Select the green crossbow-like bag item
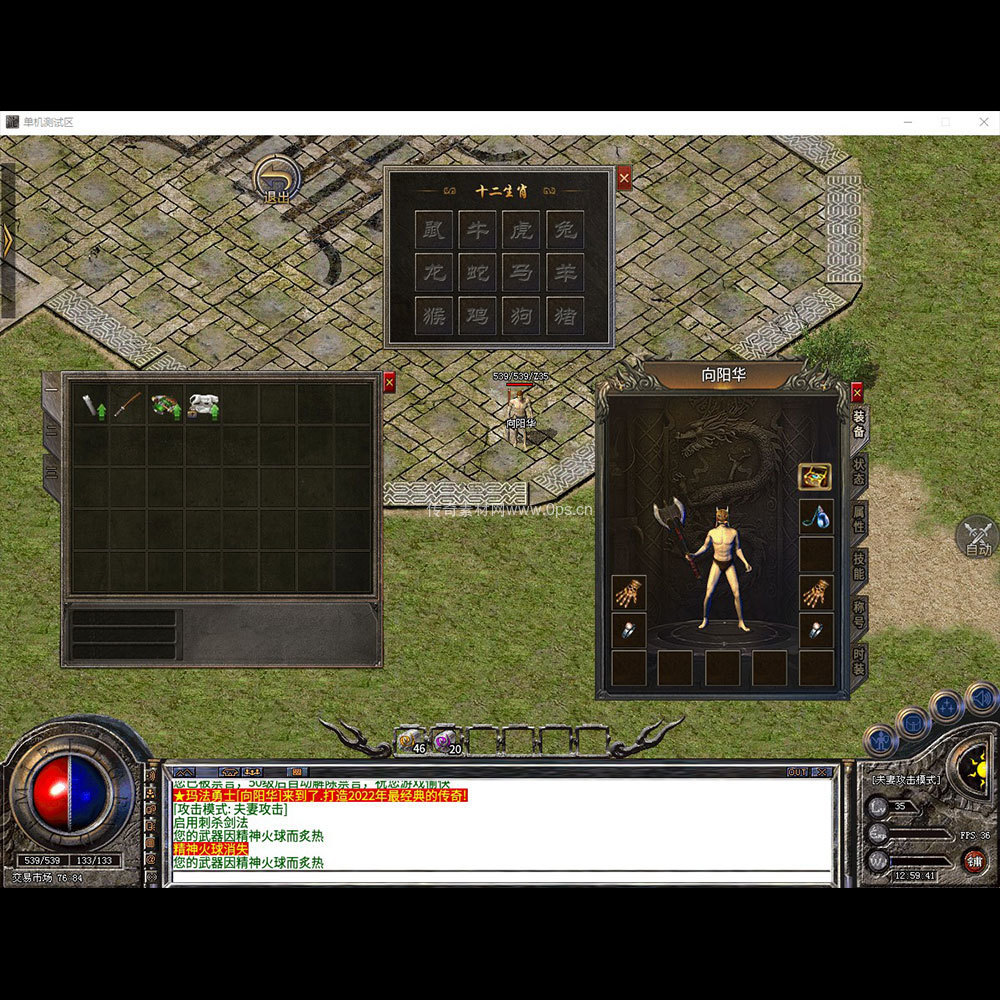 click(x=165, y=404)
